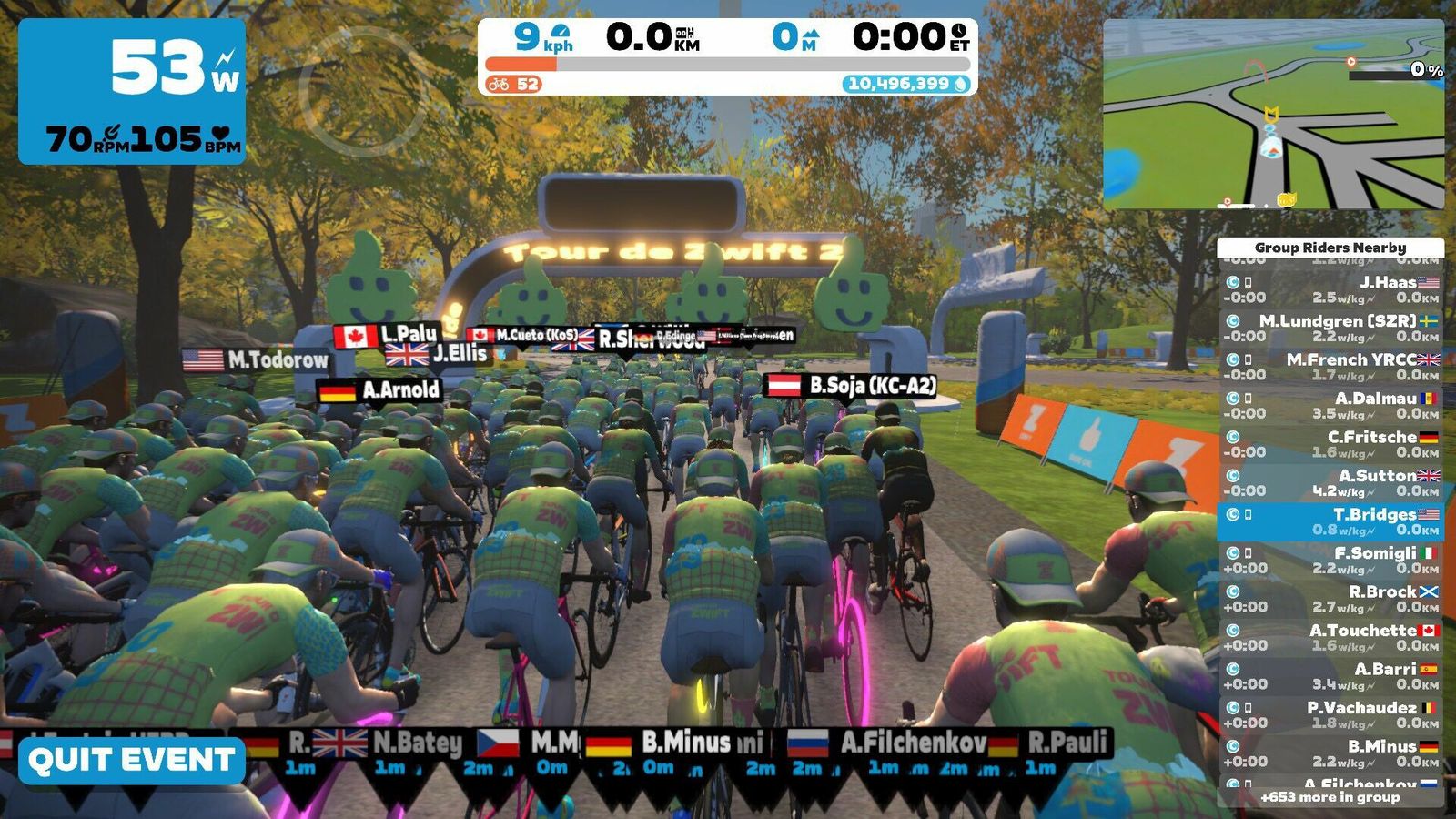Screen dimensions: 1456x819
Task: Open the minimap view
Action: click(1273, 115)
